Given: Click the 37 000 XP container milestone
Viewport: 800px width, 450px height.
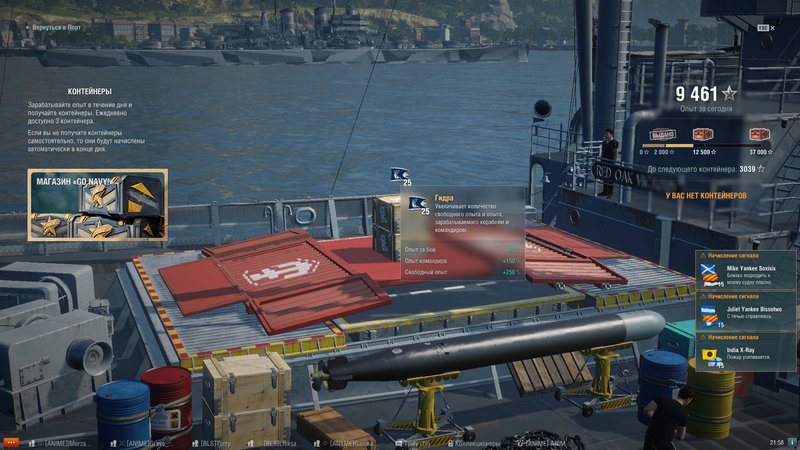Looking at the screenshot, I should pos(758,135).
